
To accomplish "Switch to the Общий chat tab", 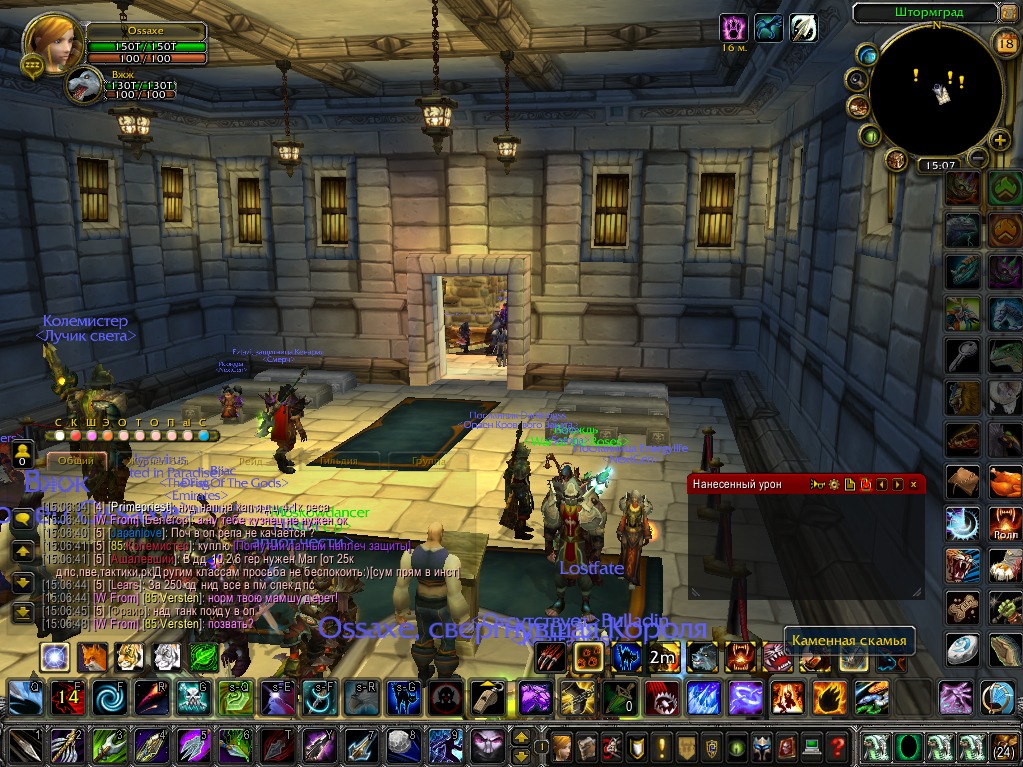I will 77,461.
